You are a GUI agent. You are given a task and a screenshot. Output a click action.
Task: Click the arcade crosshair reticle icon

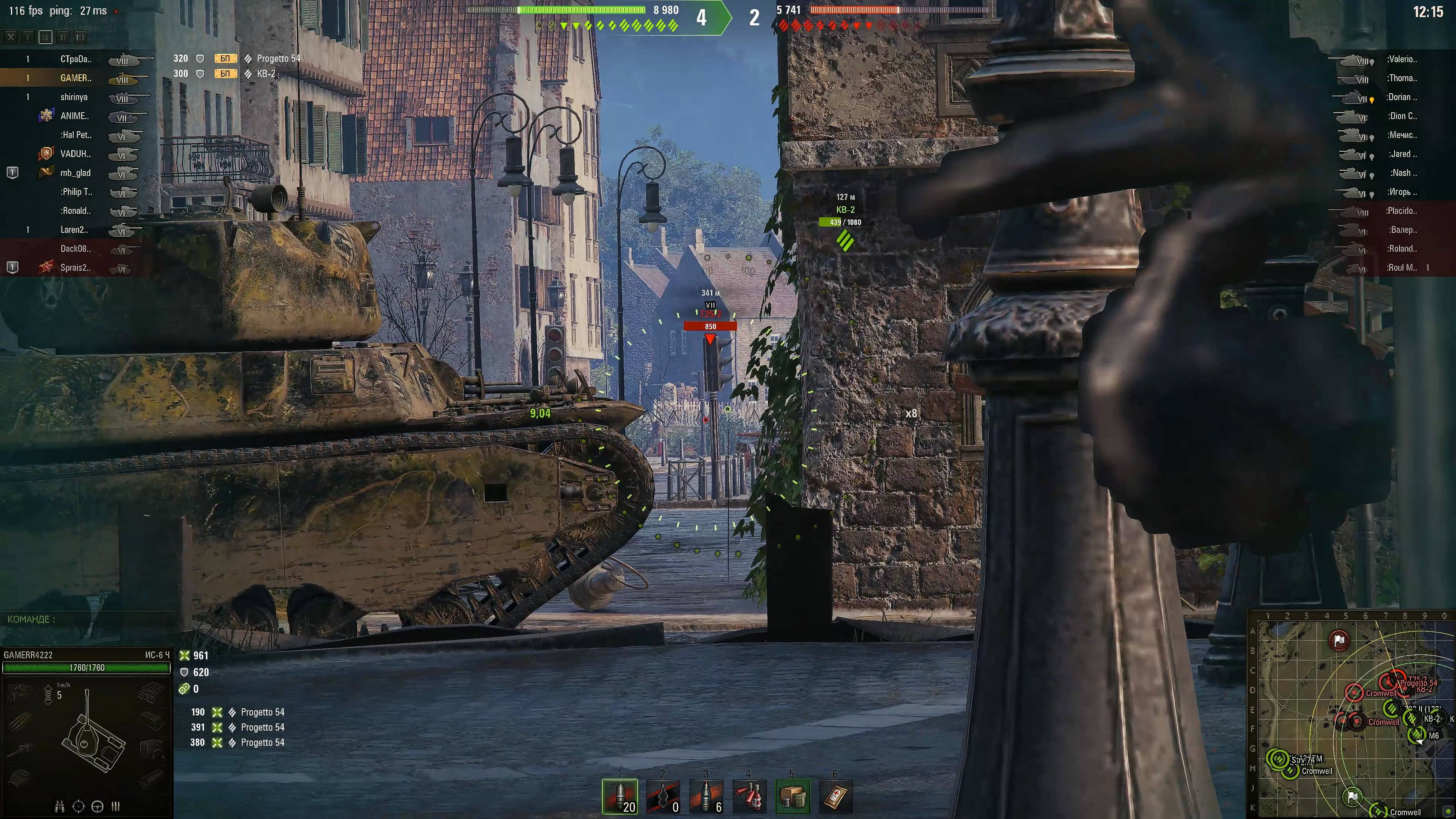coord(79,807)
